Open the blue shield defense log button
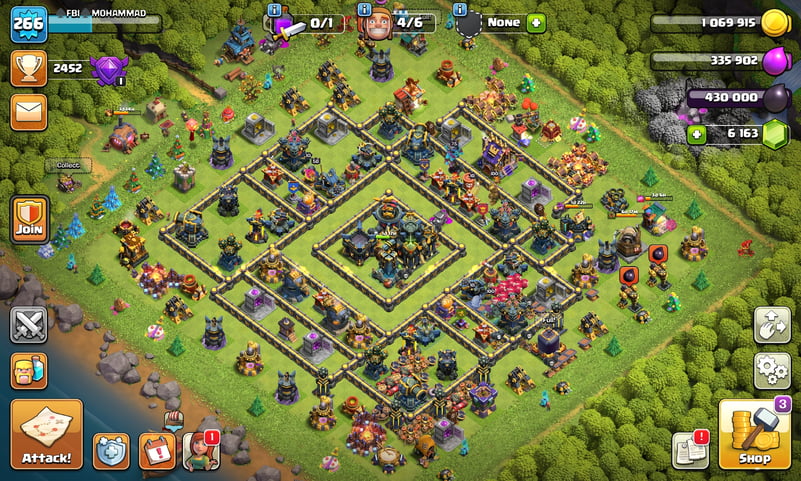Screen dimensions: 801x481 coord(111,451)
